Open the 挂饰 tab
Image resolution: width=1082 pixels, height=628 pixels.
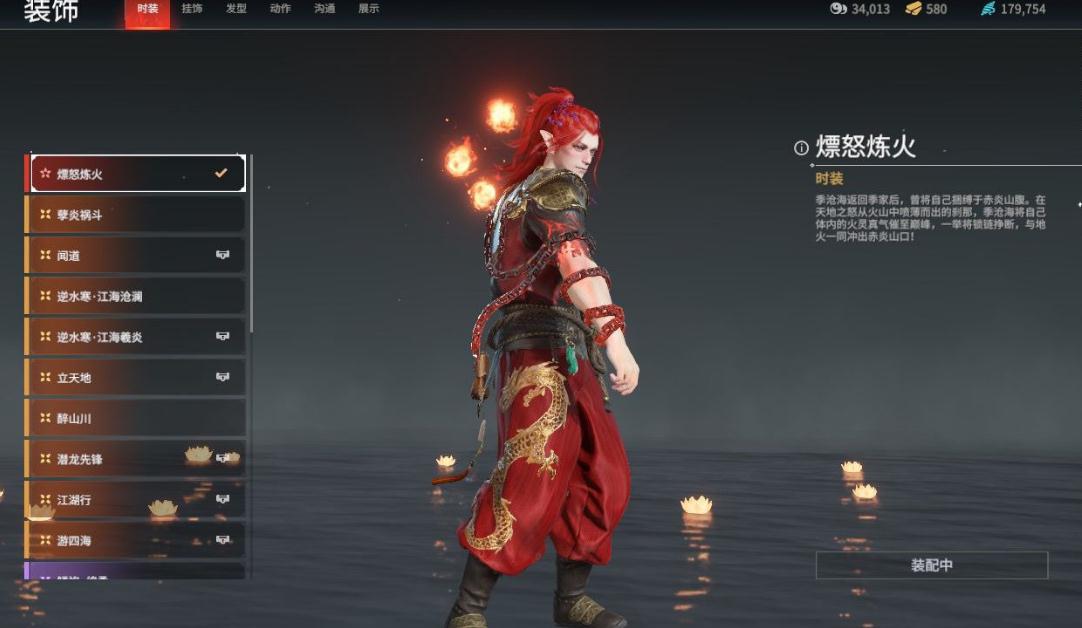[x=192, y=9]
